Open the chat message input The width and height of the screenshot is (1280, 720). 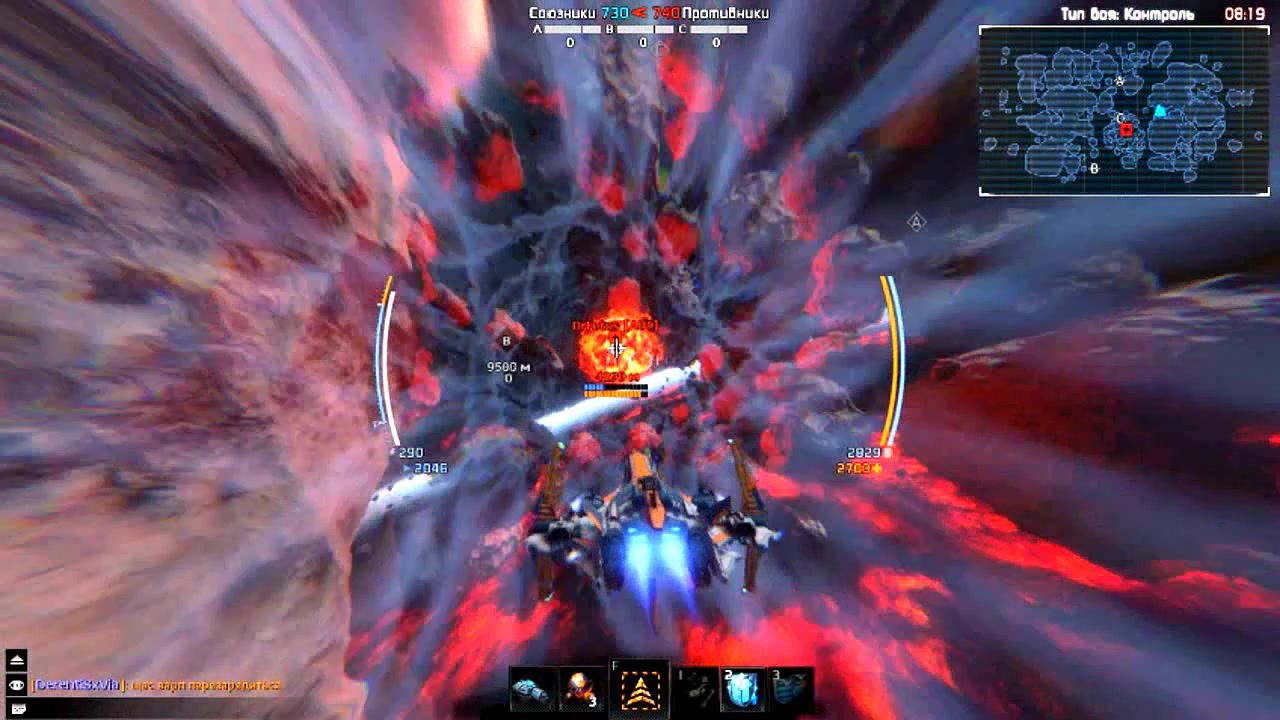pos(17,708)
